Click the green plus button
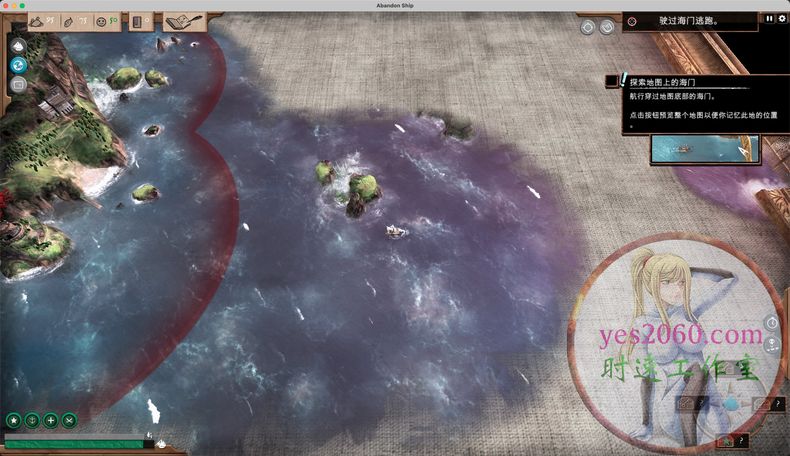This screenshot has width=790, height=456. (x=51, y=421)
